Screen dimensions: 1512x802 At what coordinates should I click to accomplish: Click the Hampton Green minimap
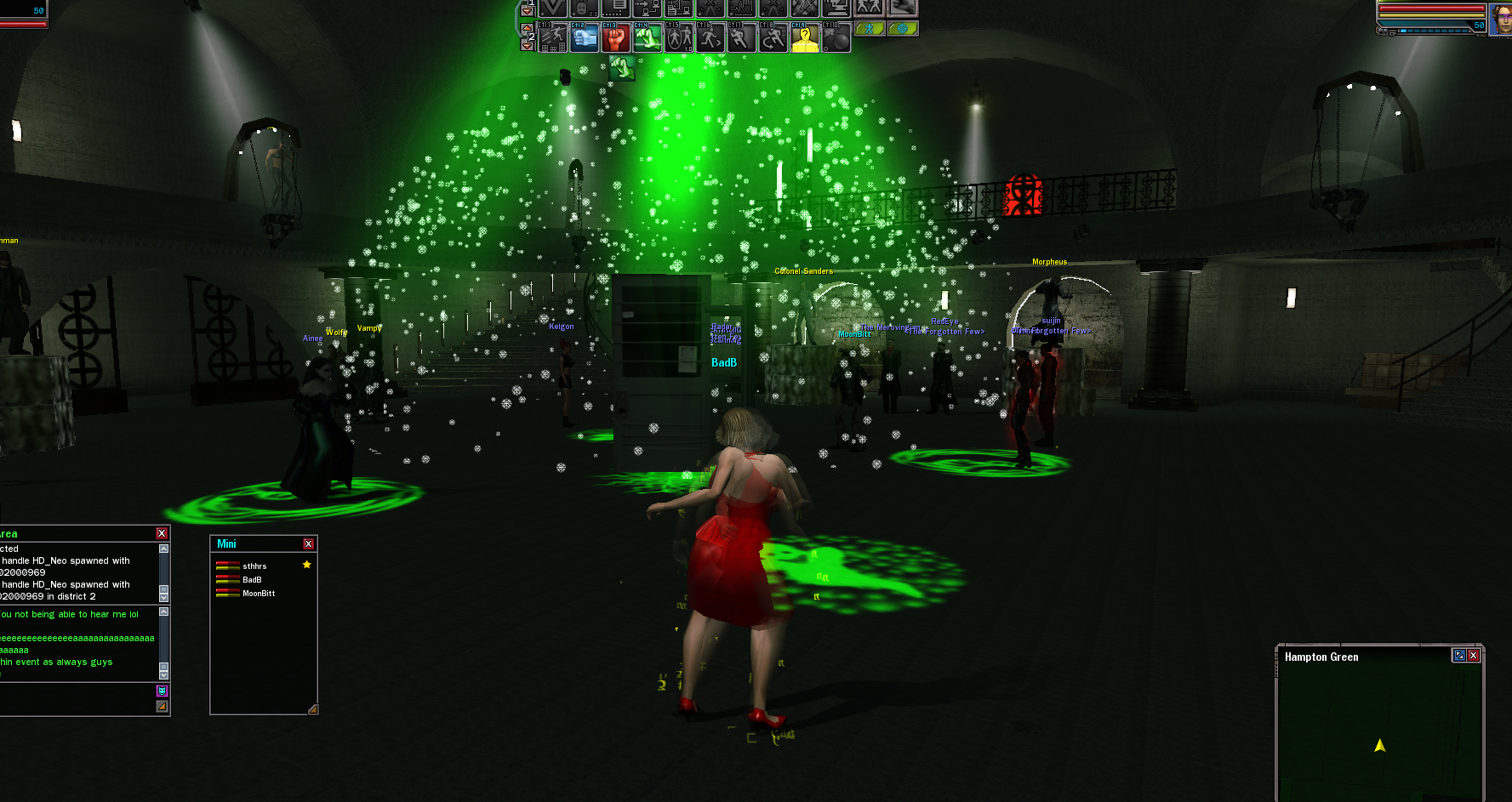[1378, 731]
